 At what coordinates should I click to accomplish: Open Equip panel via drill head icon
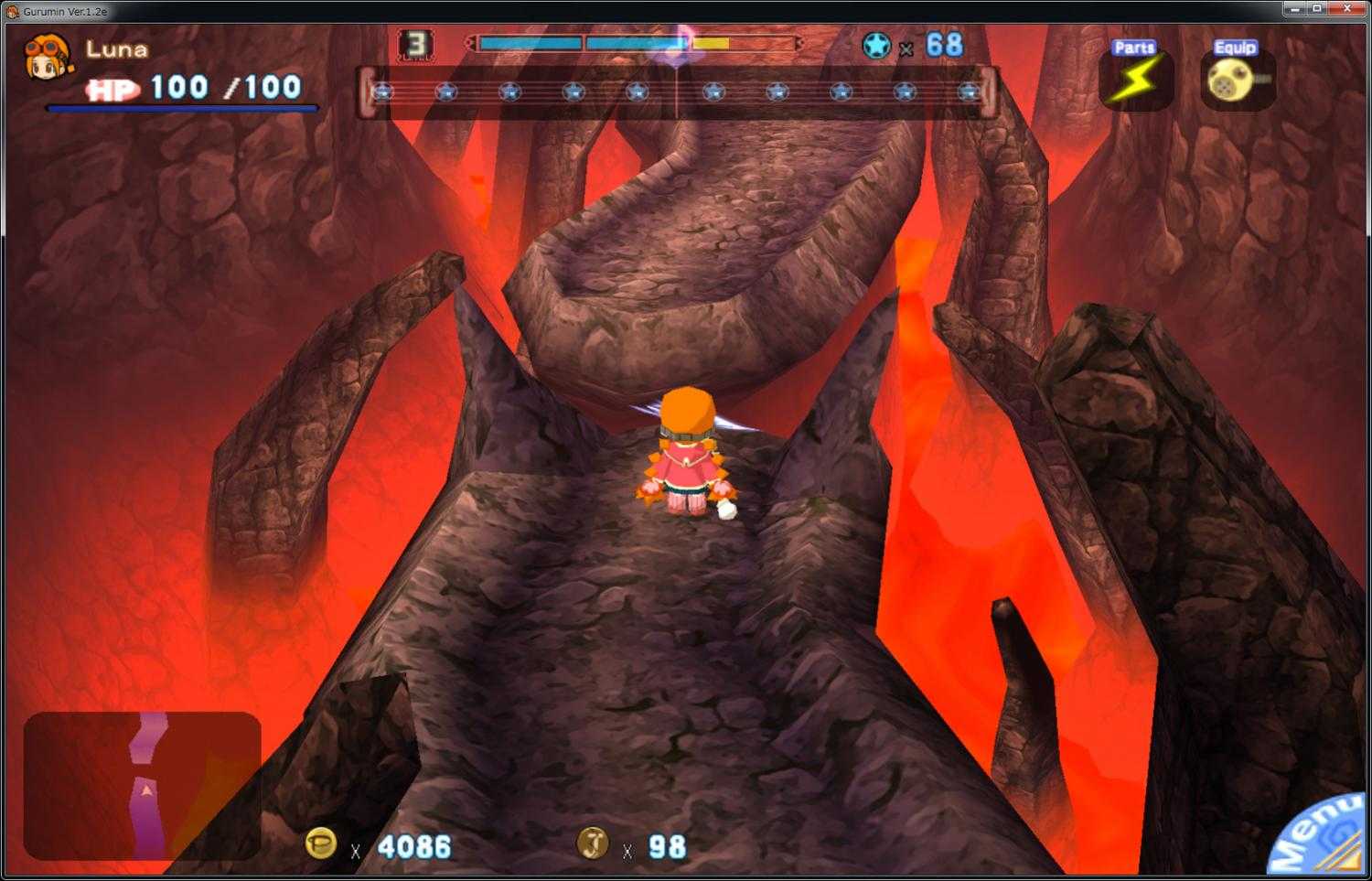click(1229, 81)
